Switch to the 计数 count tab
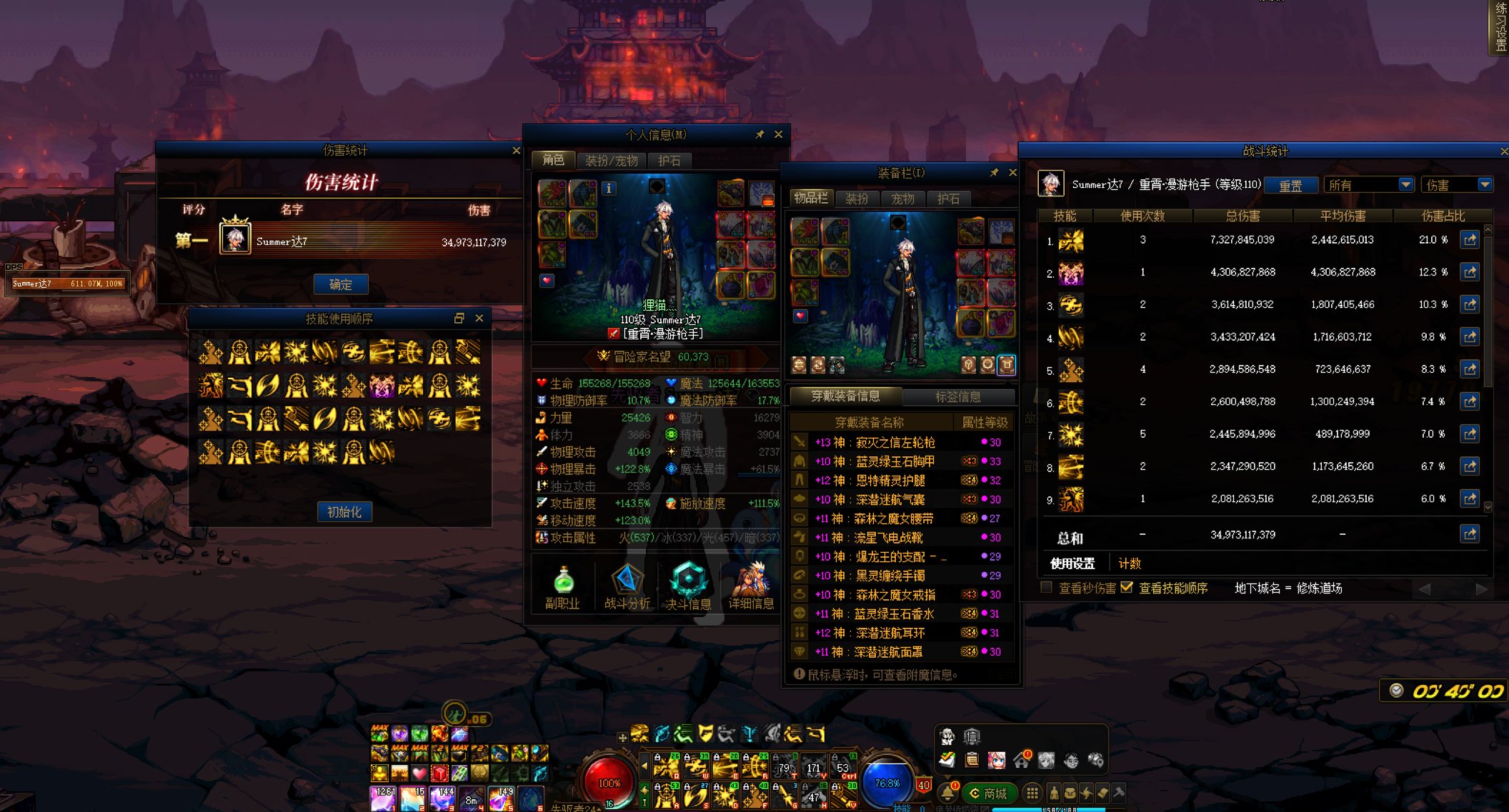The width and height of the screenshot is (1509, 812). click(x=1130, y=563)
